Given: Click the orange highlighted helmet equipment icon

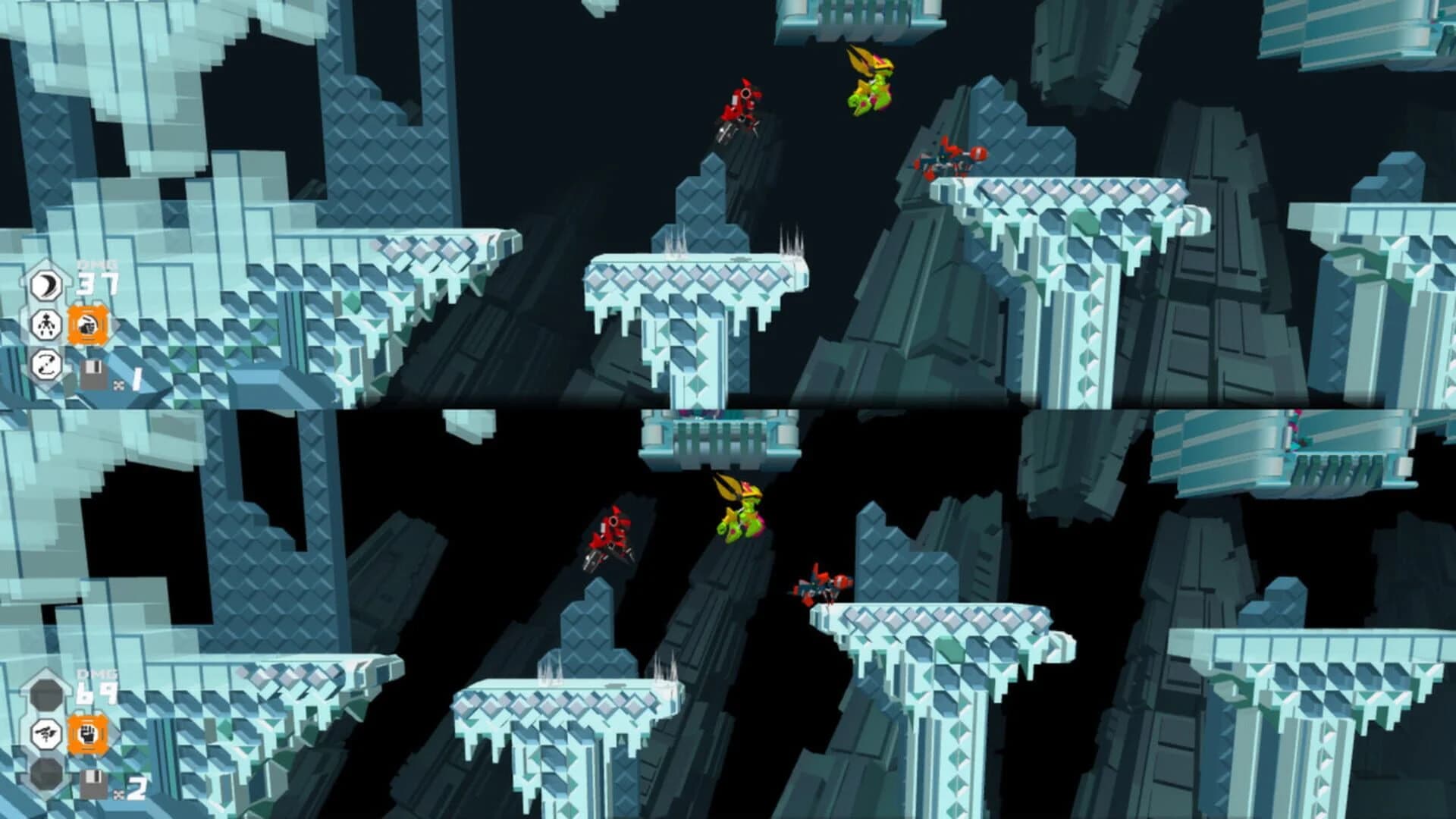Looking at the screenshot, I should tap(87, 324).
